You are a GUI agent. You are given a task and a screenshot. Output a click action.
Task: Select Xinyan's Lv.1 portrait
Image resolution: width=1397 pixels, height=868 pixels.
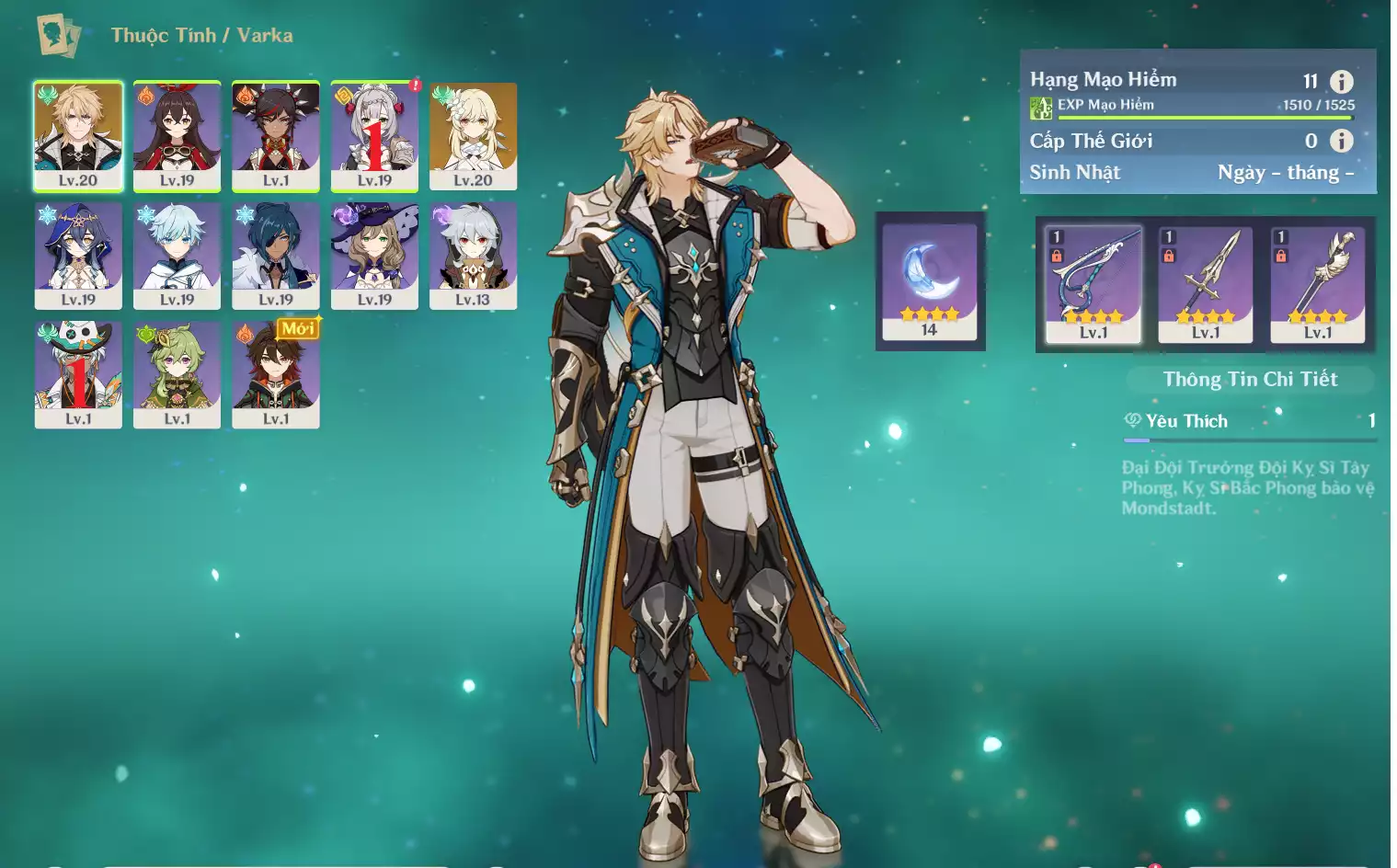(276, 135)
